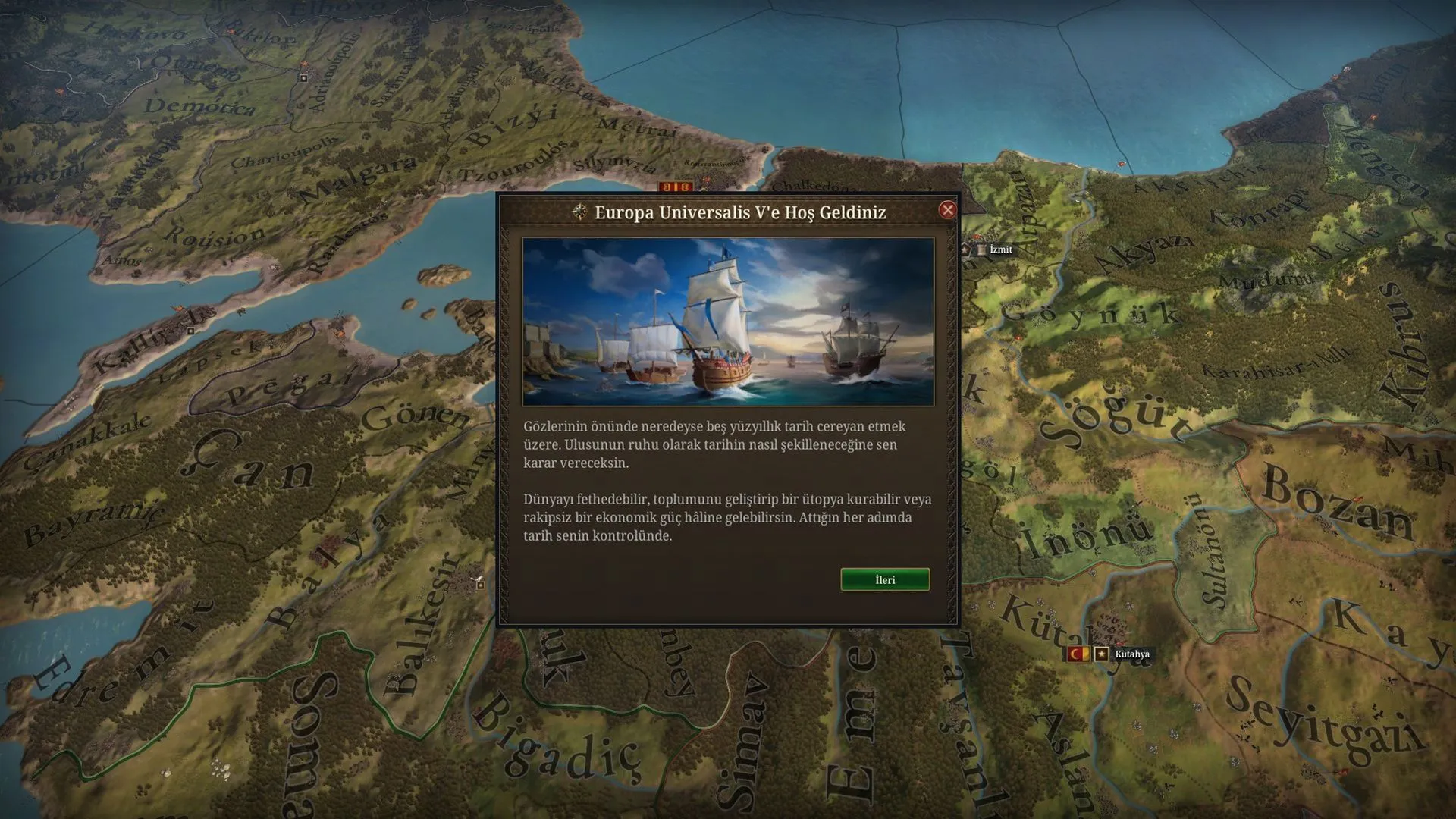Dismiss the welcome popup with its X
Viewport: 1456px width, 819px height.
(947, 211)
